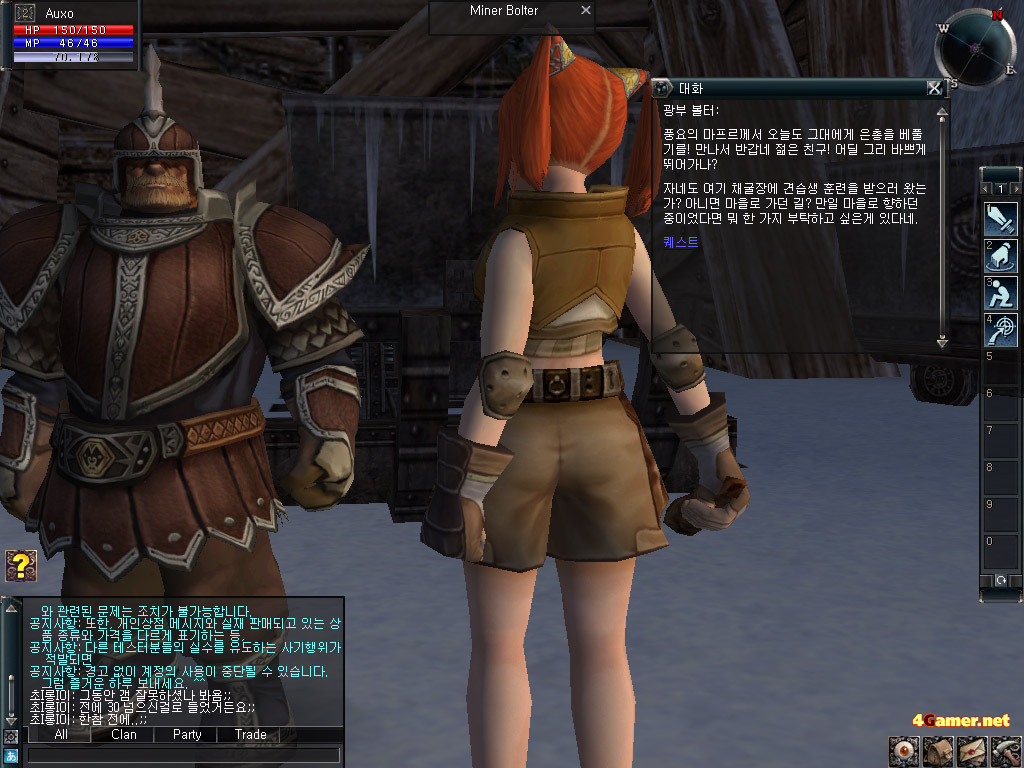Image resolution: width=1024 pixels, height=768 pixels.
Task: Use the sword attack skill in slot 1
Action: [x=1001, y=217]
